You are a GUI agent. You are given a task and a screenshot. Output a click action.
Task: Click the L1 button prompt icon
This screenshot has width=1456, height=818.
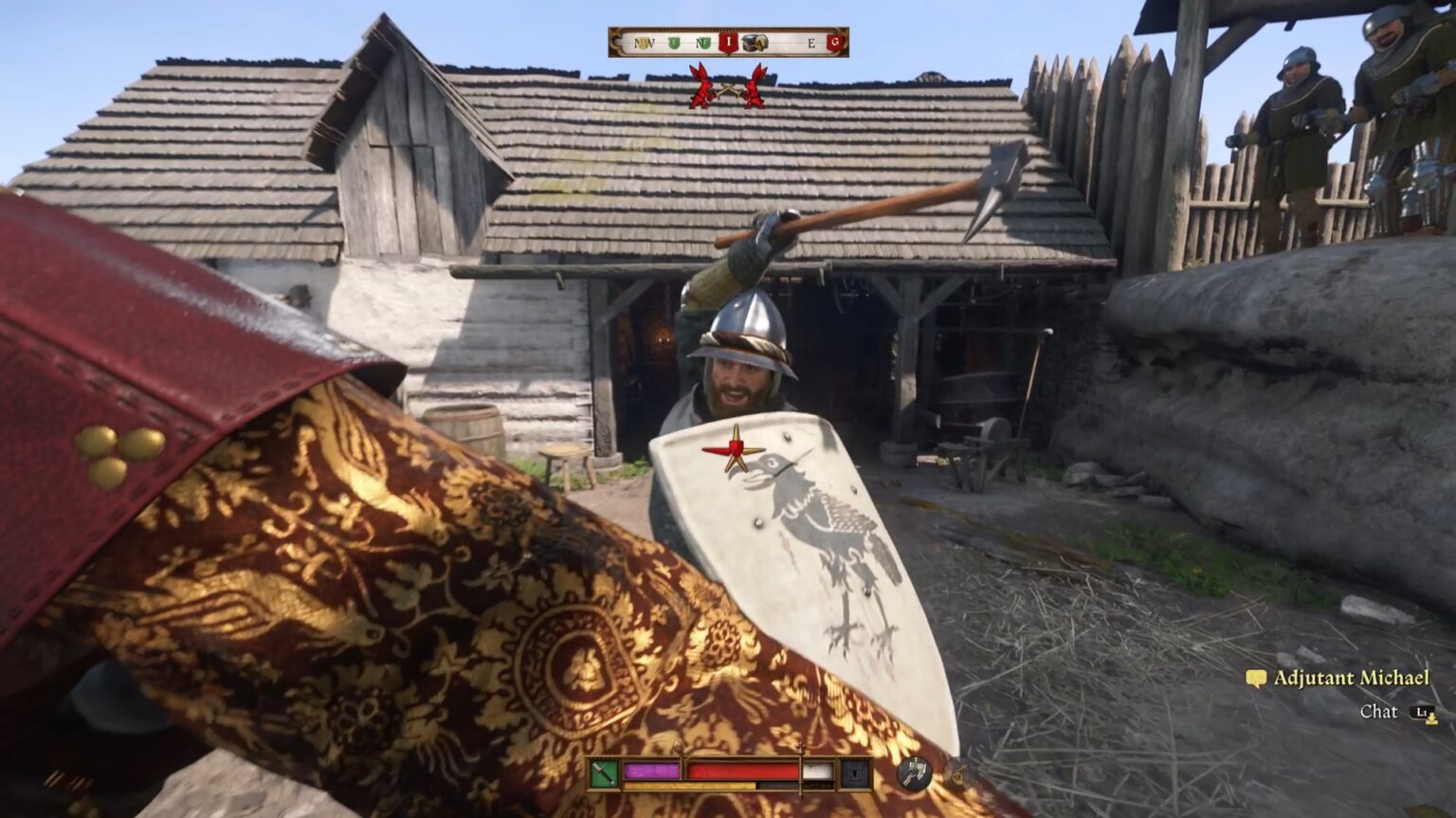pyautogui.click(x=1421, y=711)
